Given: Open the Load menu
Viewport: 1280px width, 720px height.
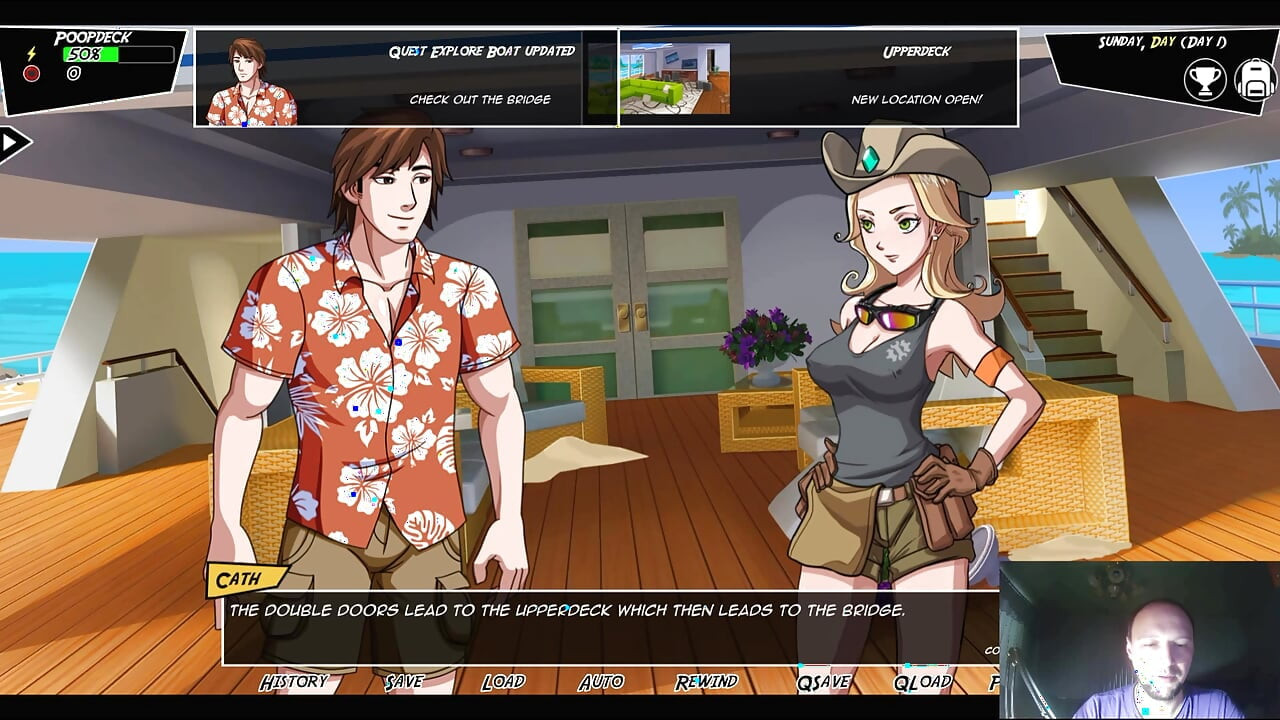Looking at the screenshot, I should [503, 682].
